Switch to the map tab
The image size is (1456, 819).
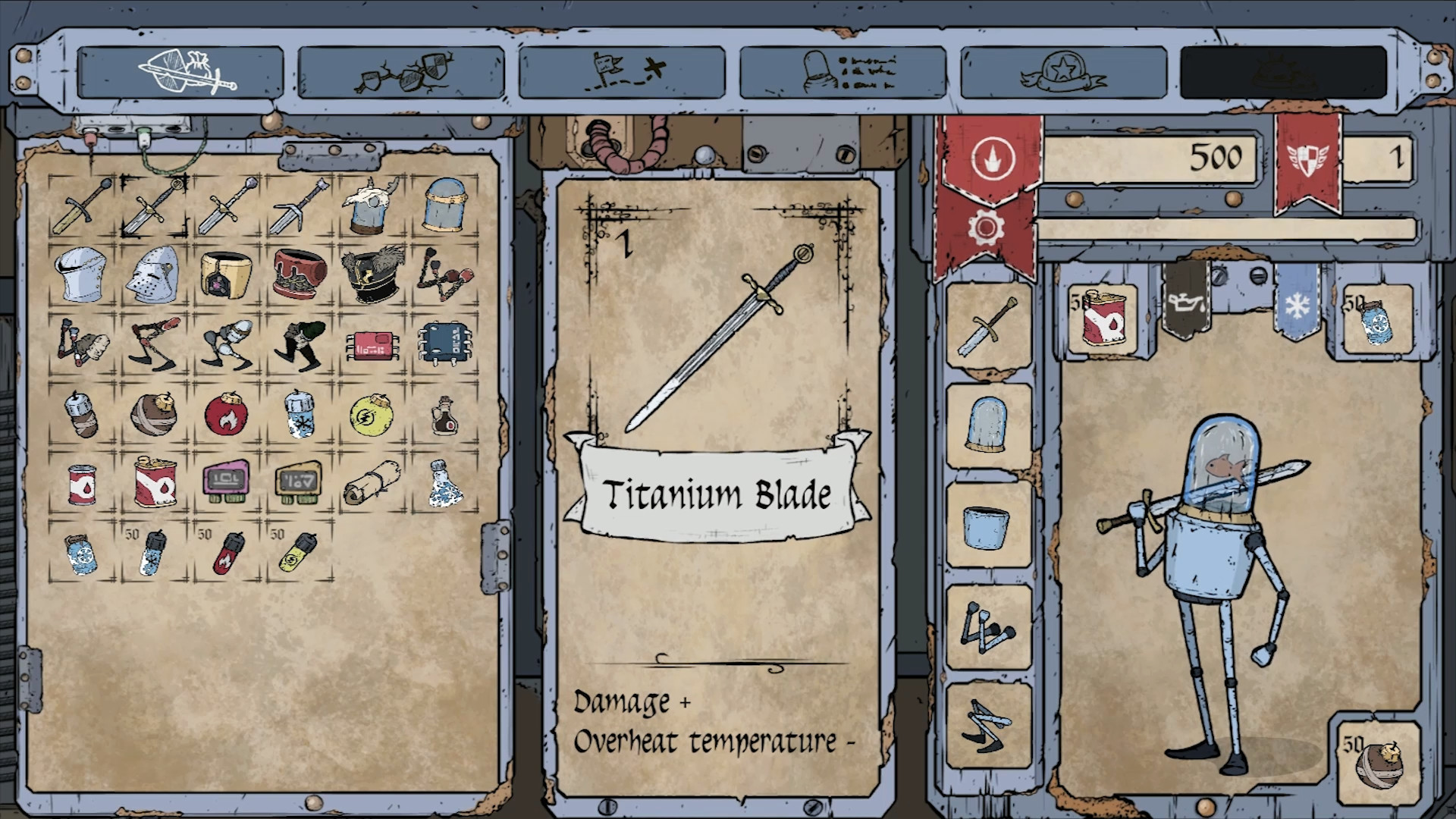pos(623,74)
